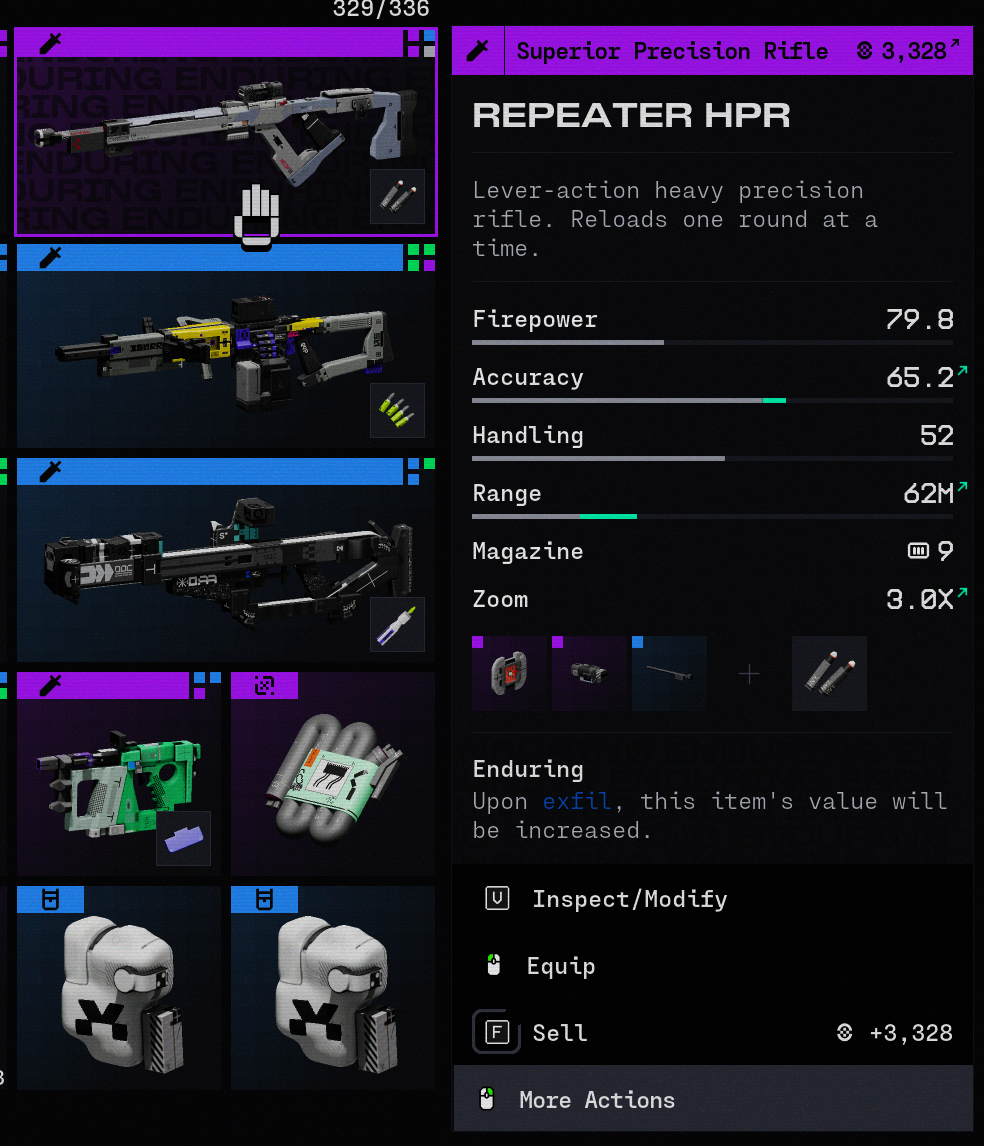The height and width of the screenshot is (1146, 984).
Task: Equip the Repeater HPR
Action: click(x=561, y=966)
